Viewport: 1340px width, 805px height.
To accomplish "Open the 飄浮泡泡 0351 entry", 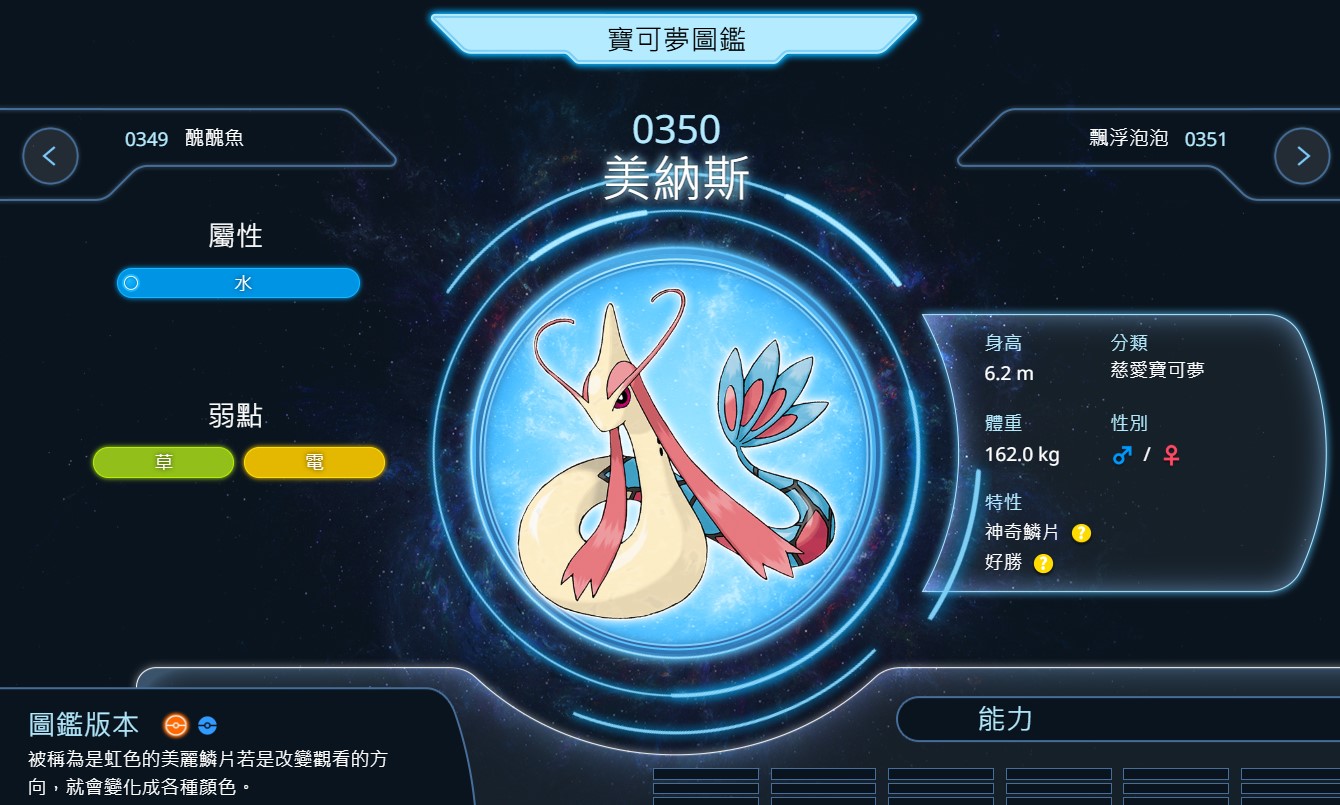I will pyautogui.click(x=1157, y=139).
